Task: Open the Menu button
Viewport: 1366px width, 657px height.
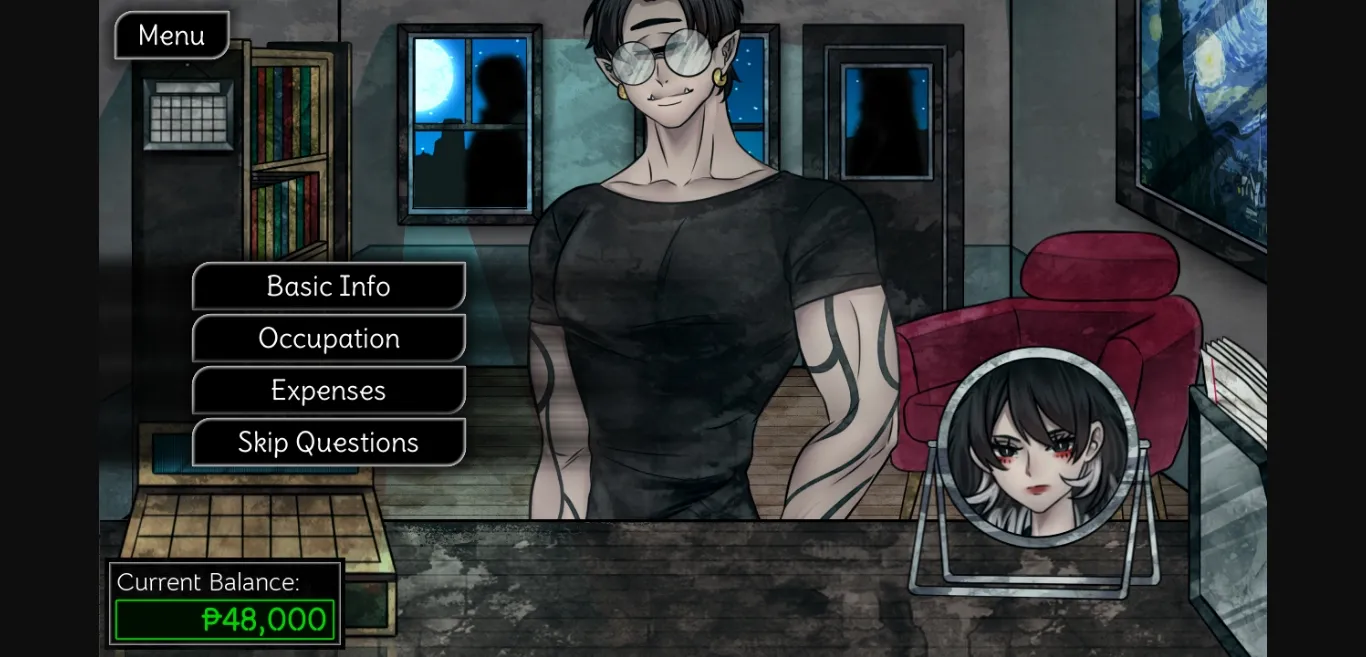Action: pos(172,35)
